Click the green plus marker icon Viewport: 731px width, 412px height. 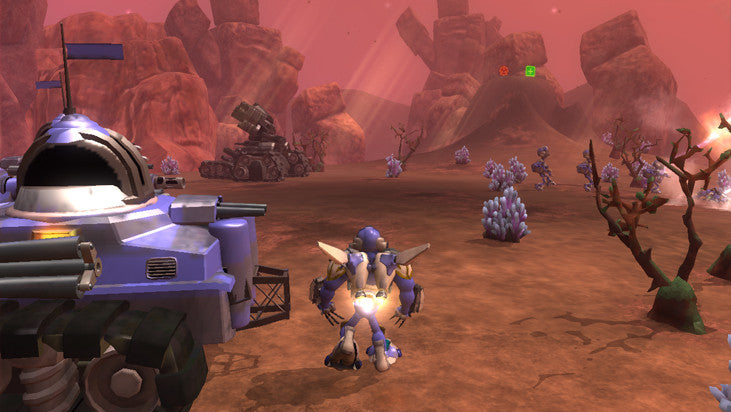[x=530, y=71]
